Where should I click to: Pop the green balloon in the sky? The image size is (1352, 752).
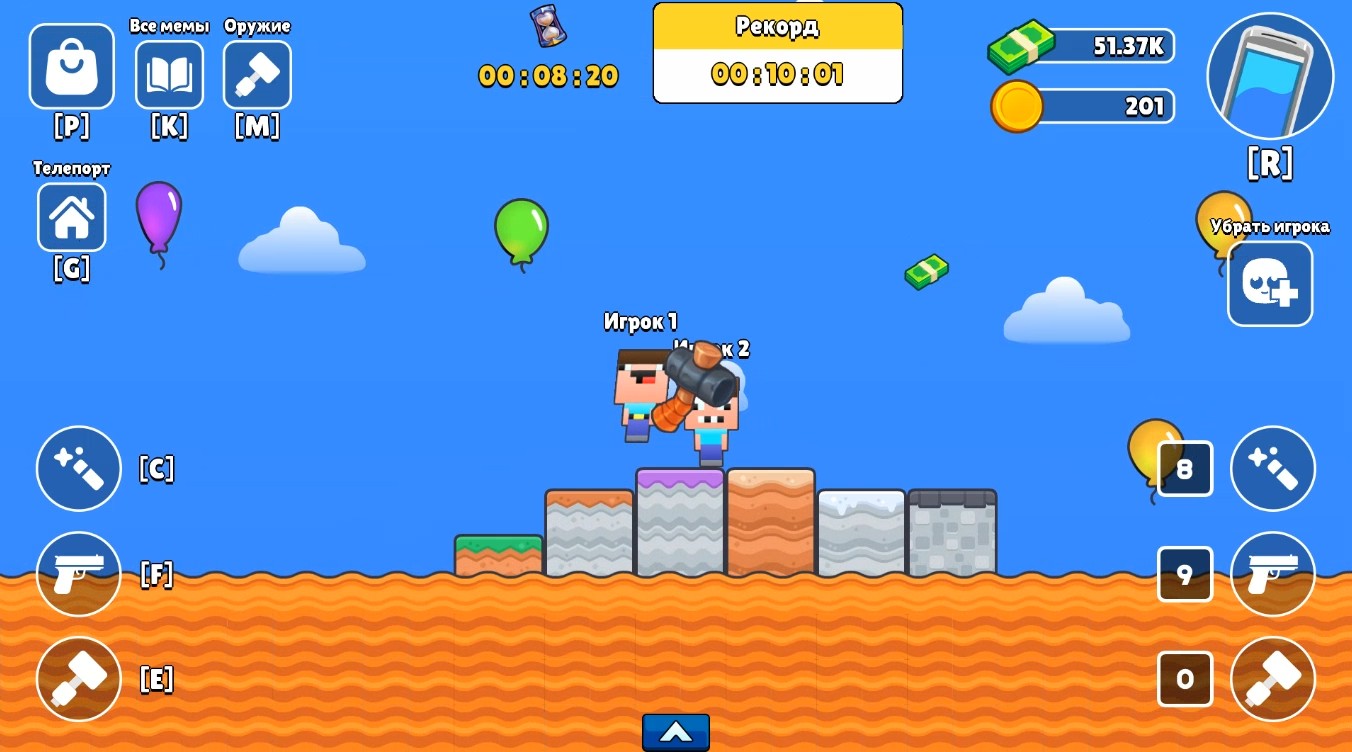point(521,228)
